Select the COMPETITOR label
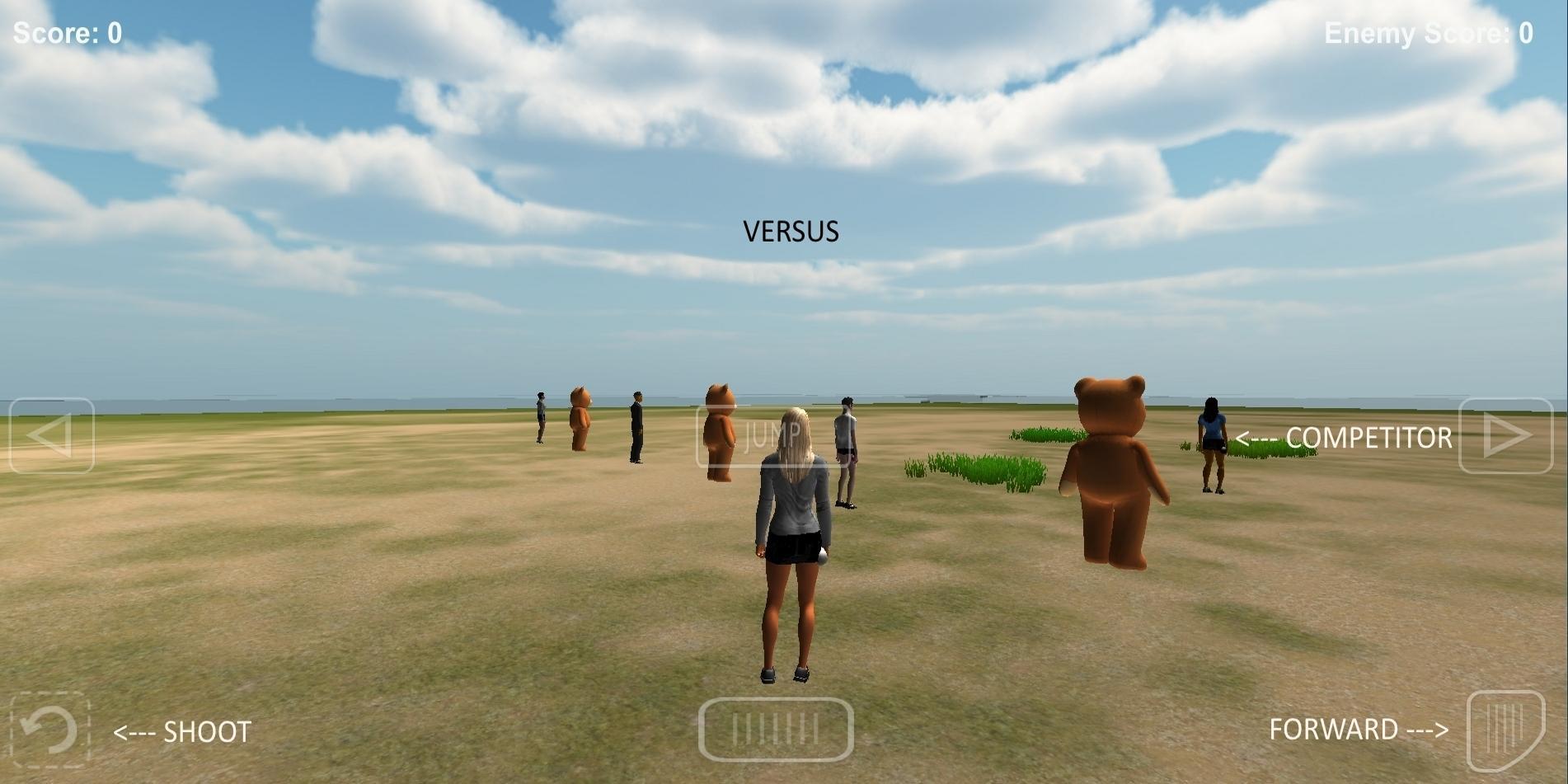Viewport: 1568px width, 784px height. pos(1344,438)
